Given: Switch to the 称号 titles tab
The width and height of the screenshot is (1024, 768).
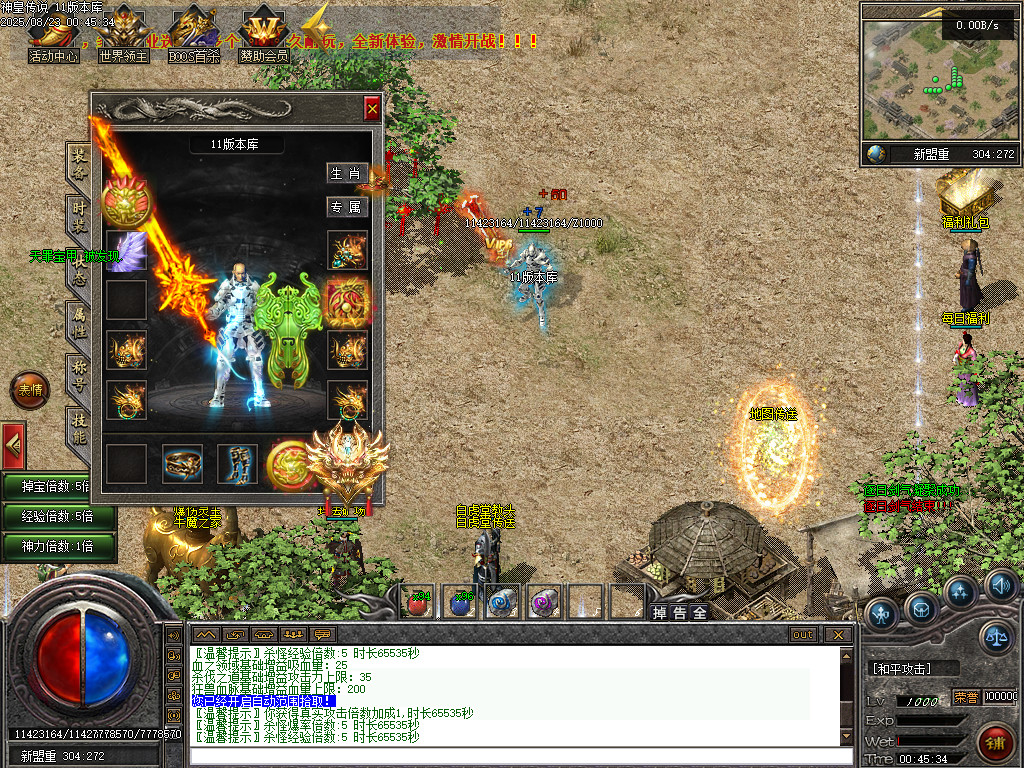Looking at the screenshot, I should click(x=78, y=377).
